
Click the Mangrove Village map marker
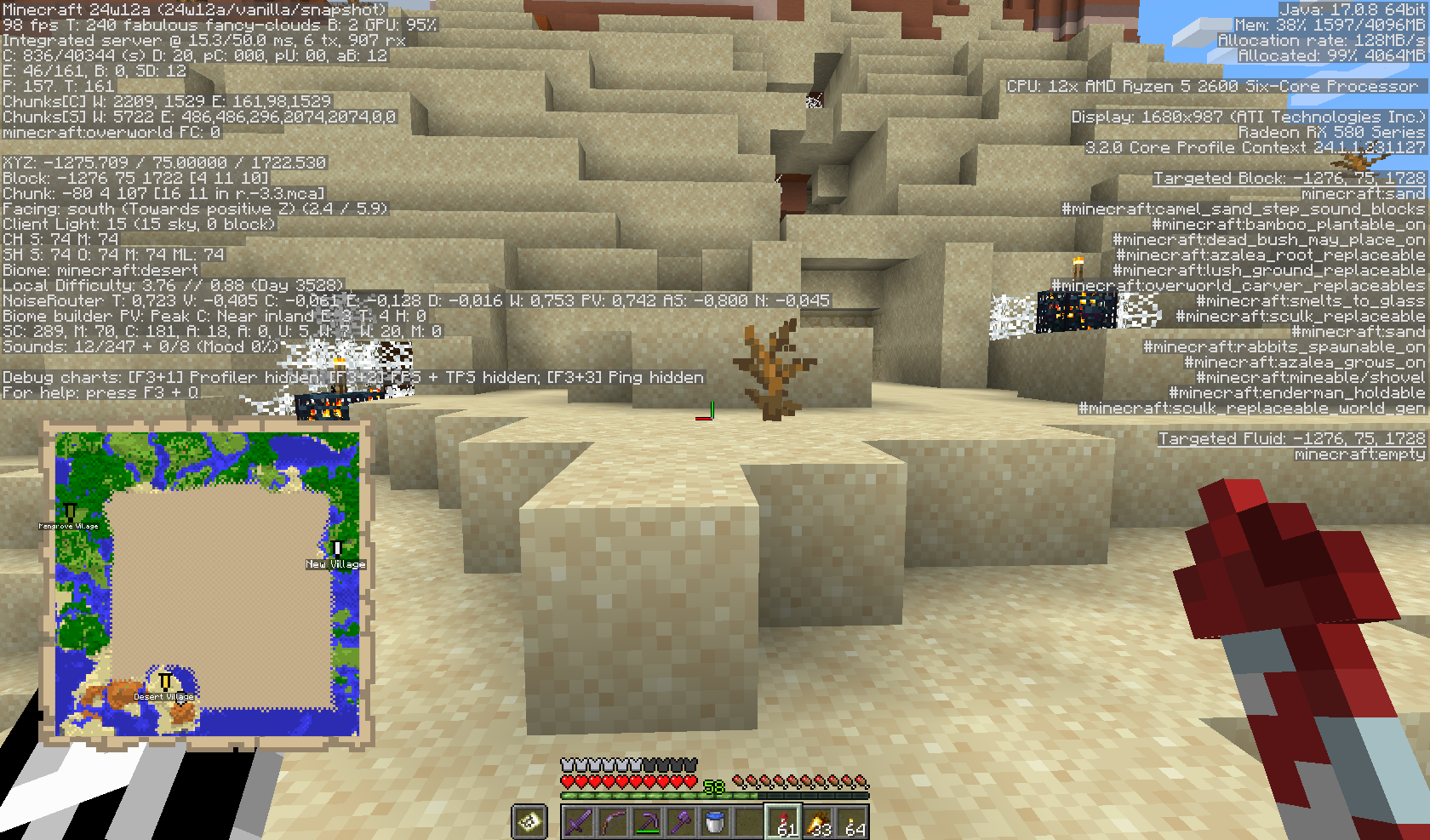70,512
